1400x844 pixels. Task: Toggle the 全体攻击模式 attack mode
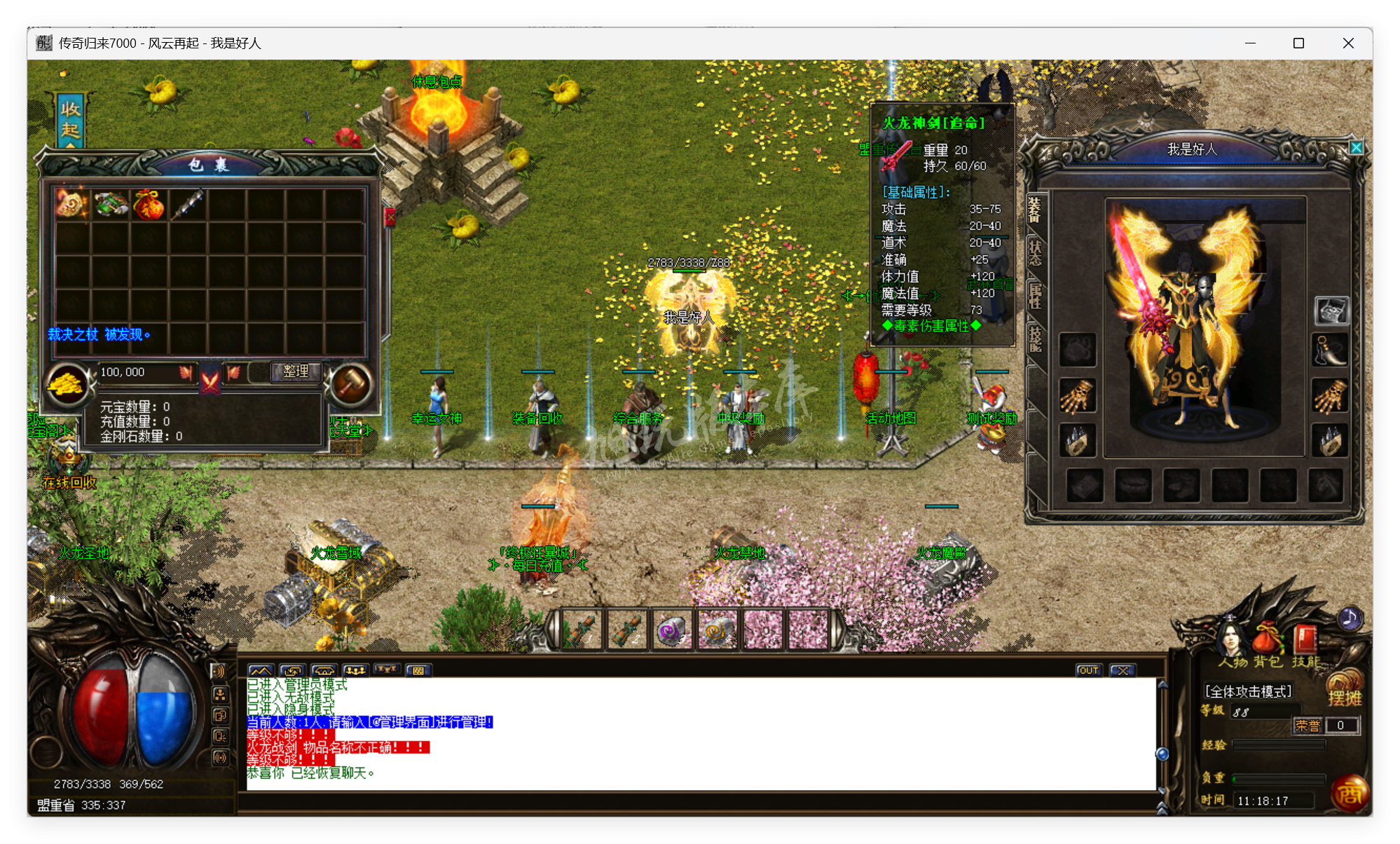1247,691
